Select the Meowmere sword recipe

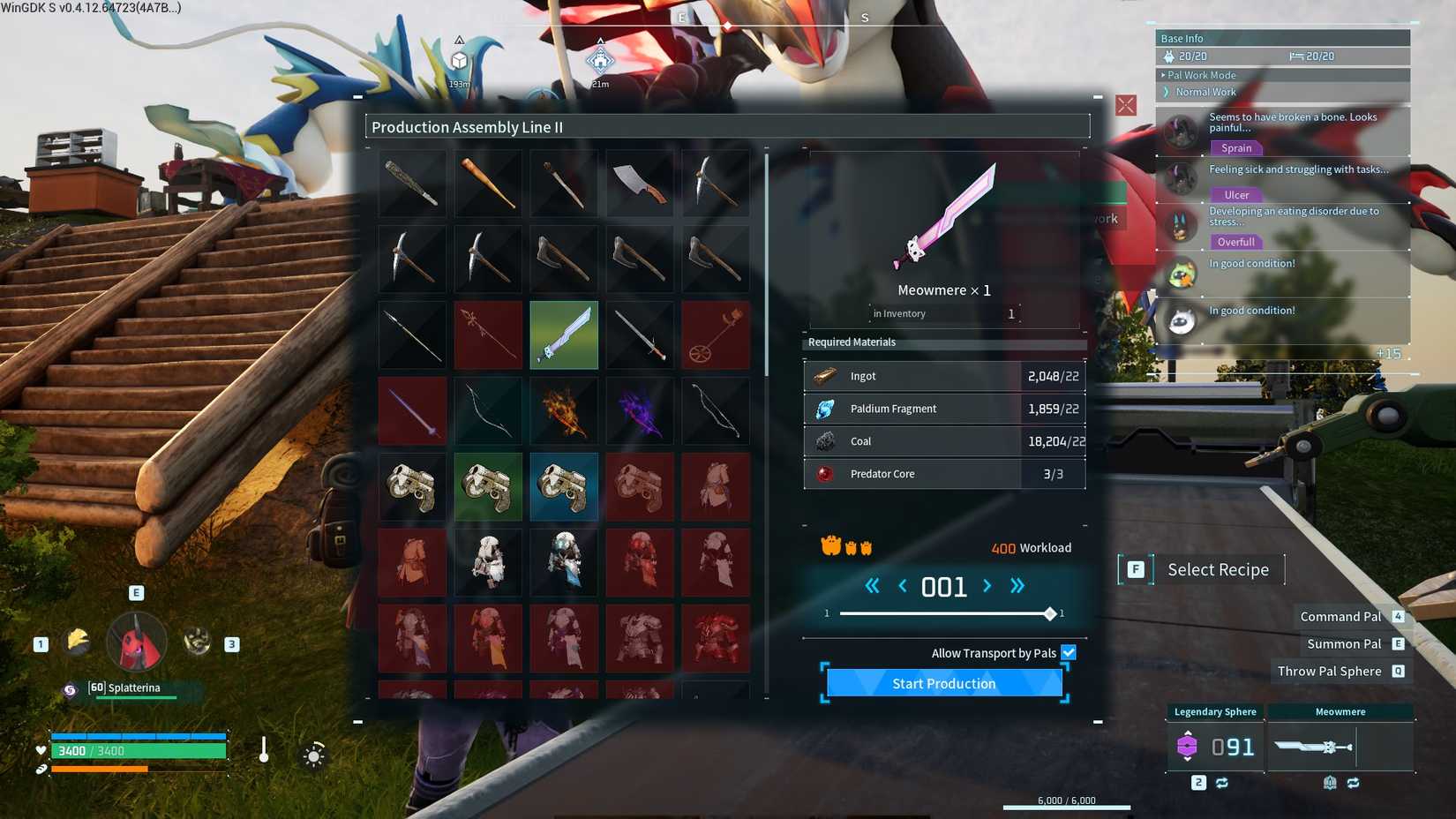coord(564,334)
